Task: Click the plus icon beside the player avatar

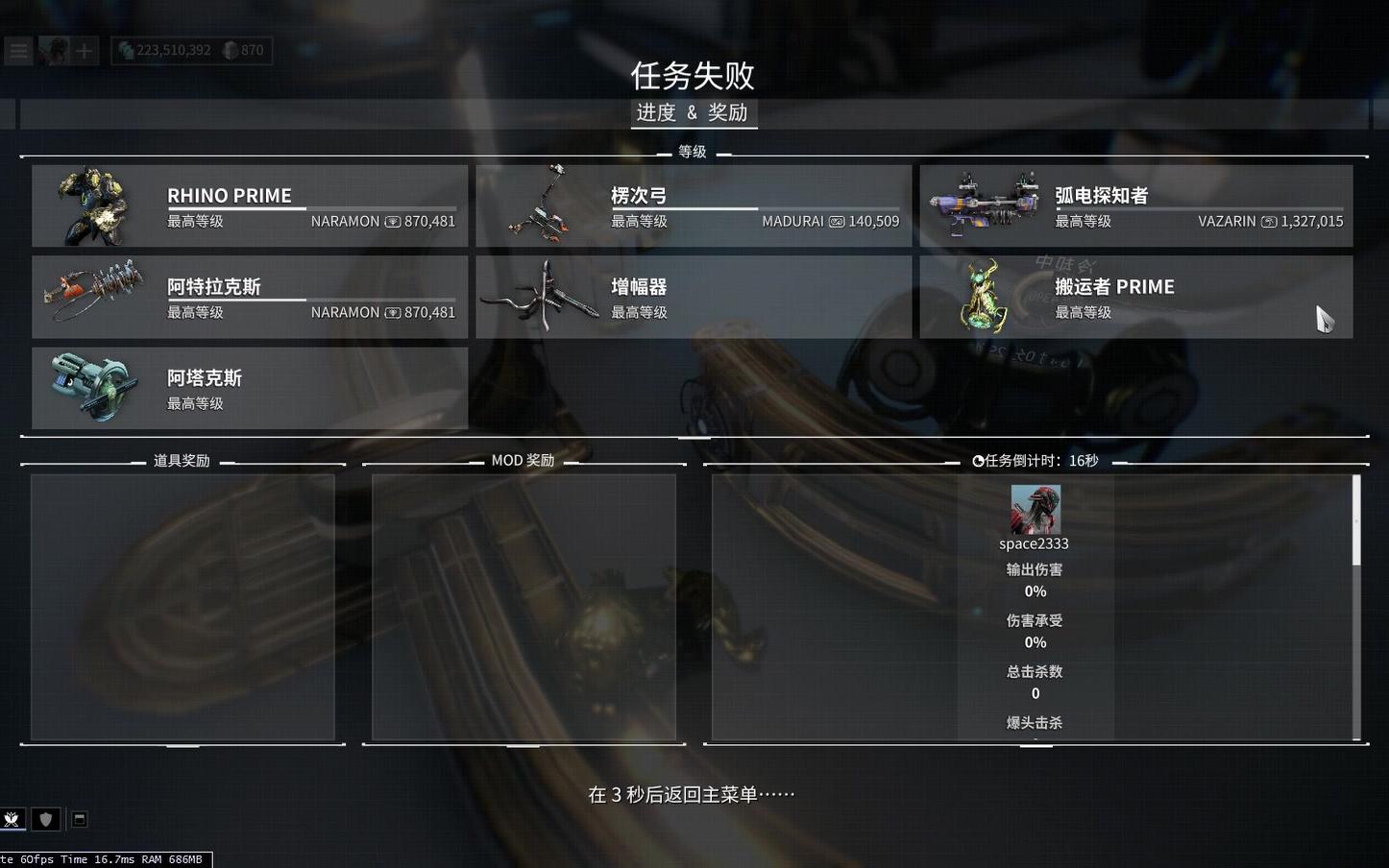Action: tap(85, 50)
